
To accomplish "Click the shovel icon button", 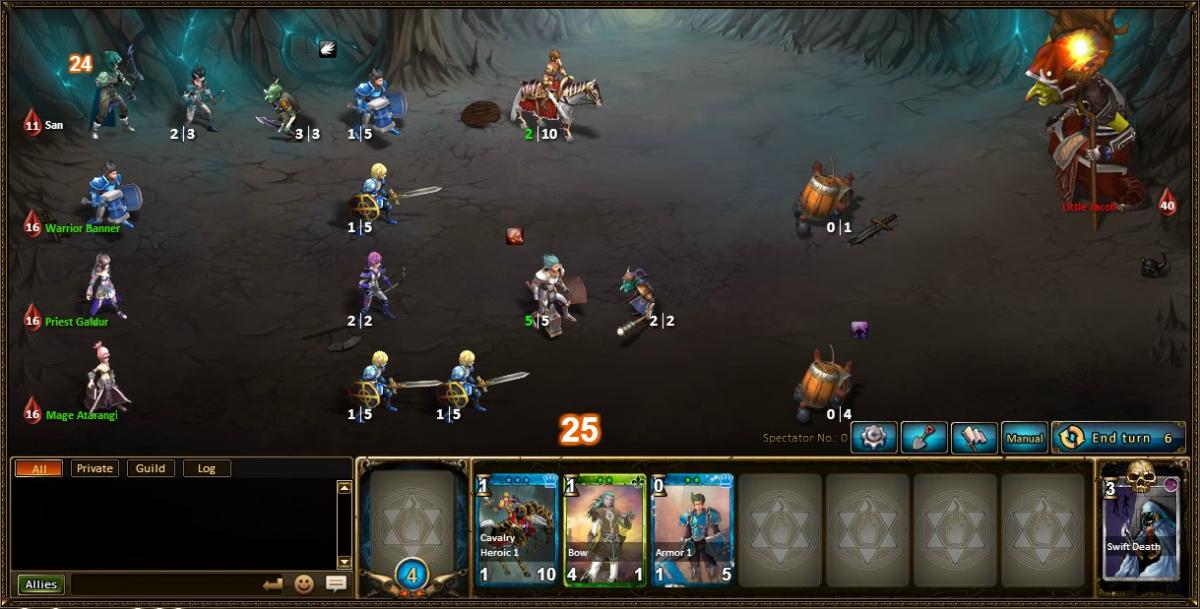I will [924, 438].
